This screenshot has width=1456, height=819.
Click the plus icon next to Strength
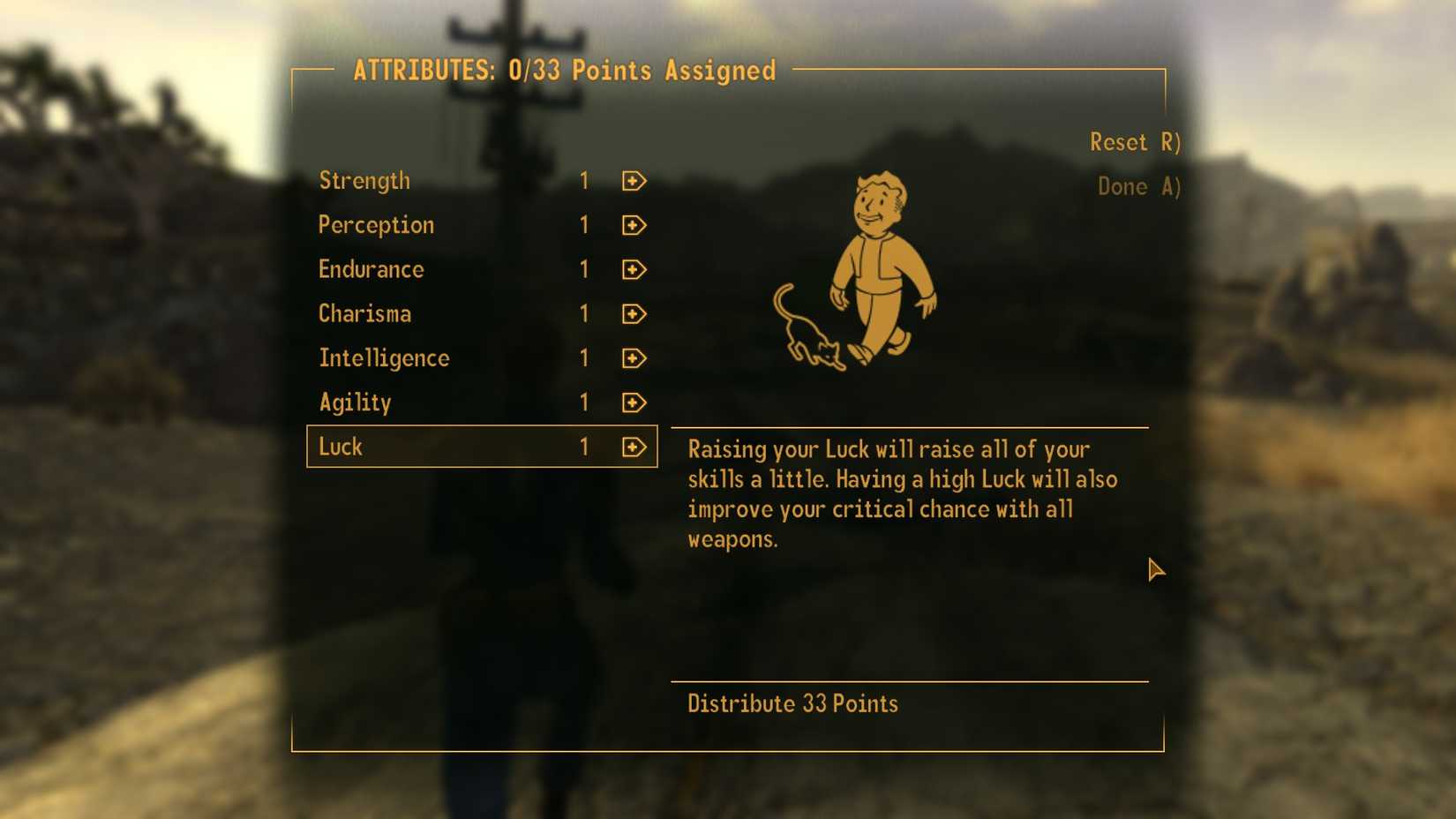coord(634,182)
